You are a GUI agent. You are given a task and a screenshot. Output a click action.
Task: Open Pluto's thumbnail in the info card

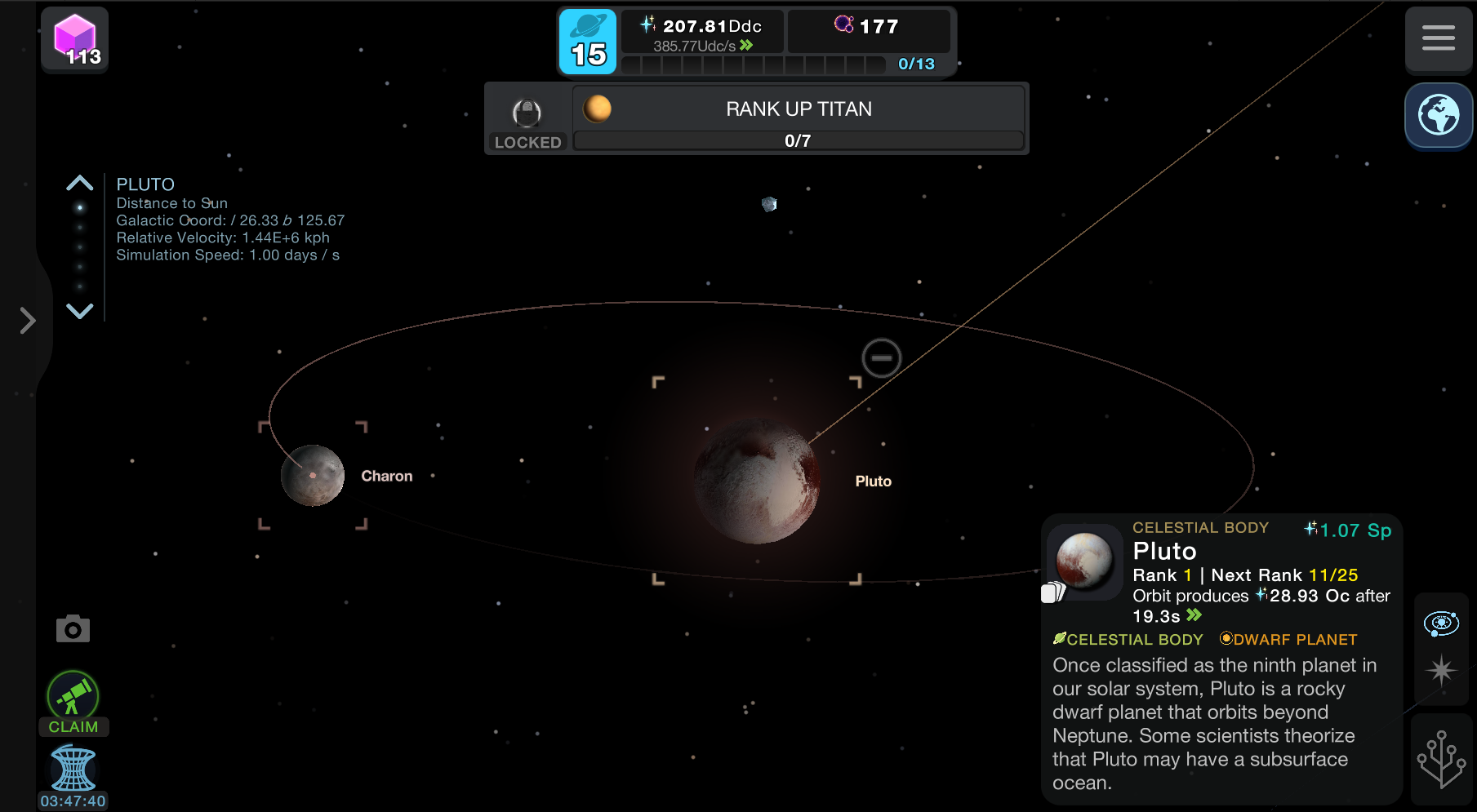tap(1084, 561)
